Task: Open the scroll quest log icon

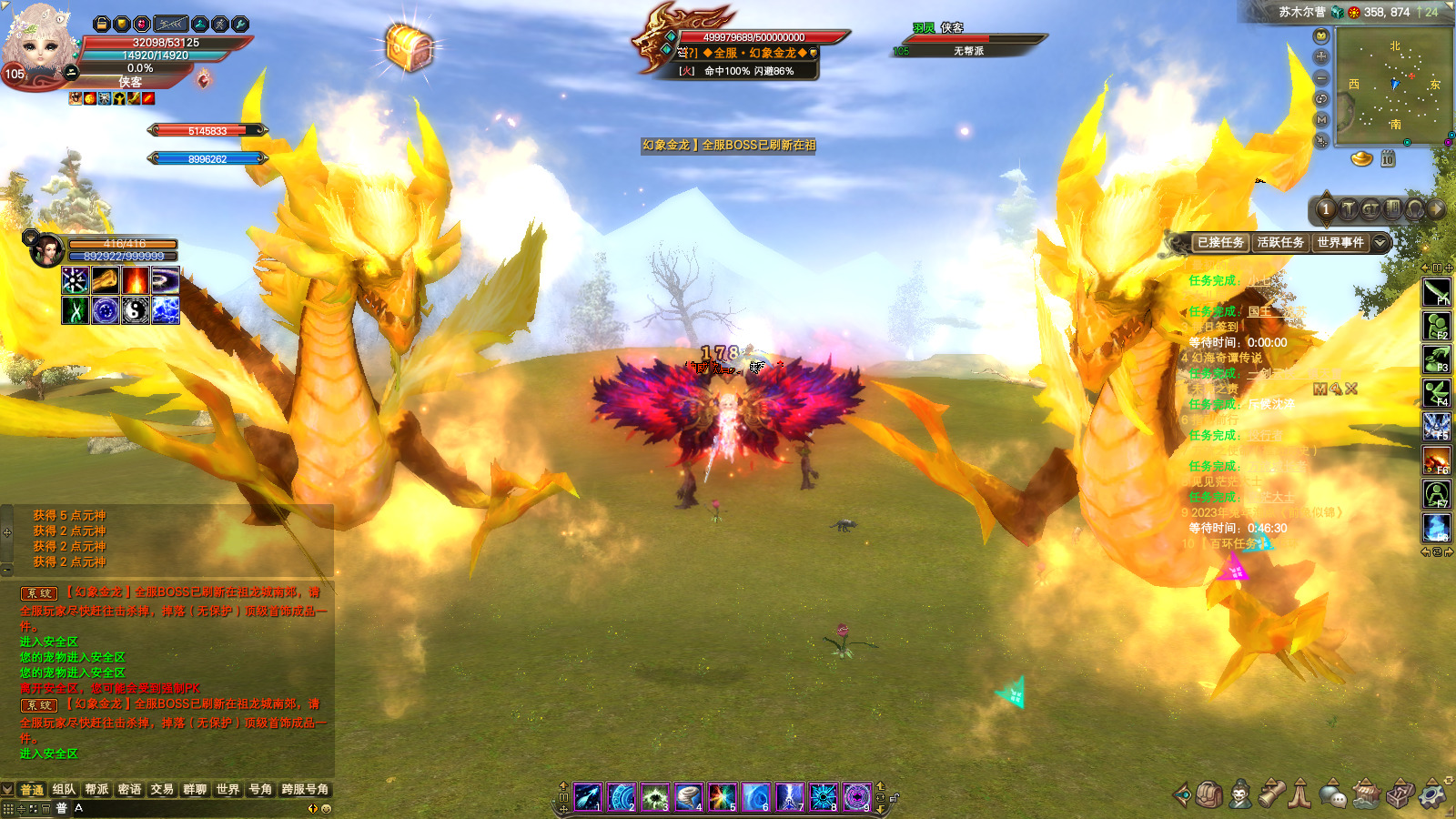Action: pos(1271,794)
